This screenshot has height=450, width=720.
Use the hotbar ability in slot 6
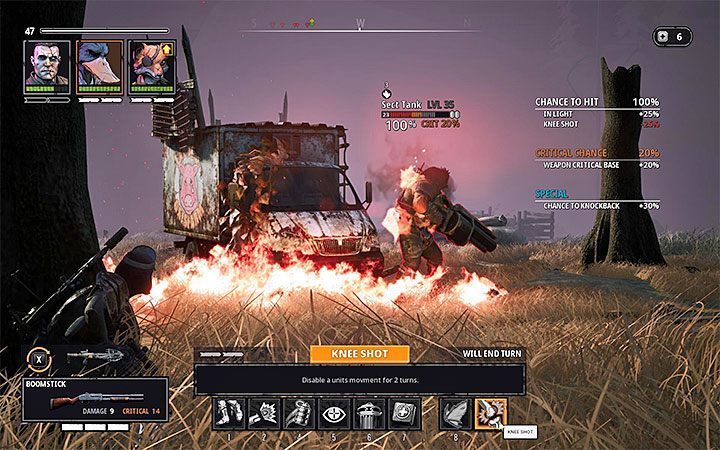368,413
